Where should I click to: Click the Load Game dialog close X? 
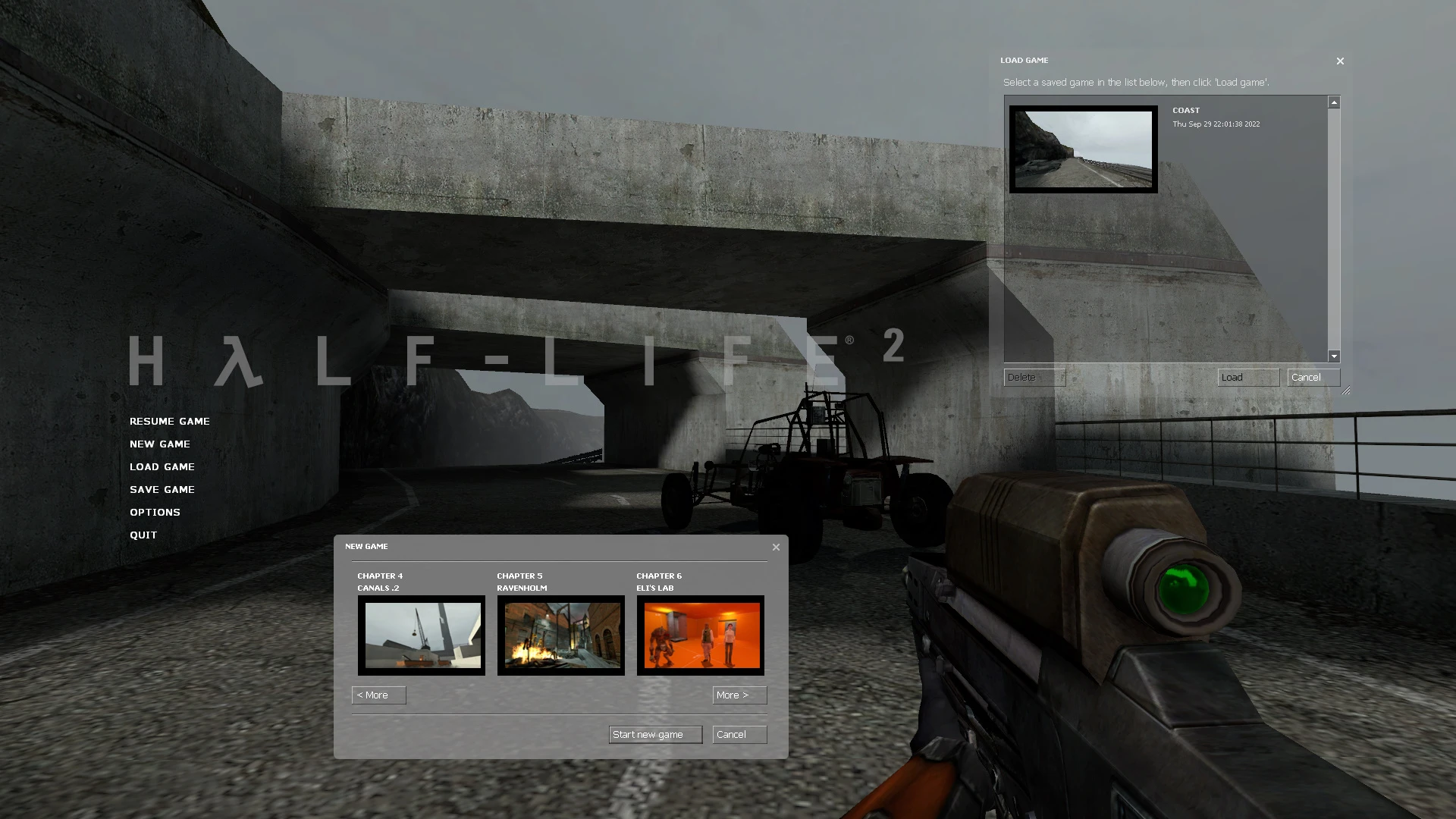pos(1339,61)
